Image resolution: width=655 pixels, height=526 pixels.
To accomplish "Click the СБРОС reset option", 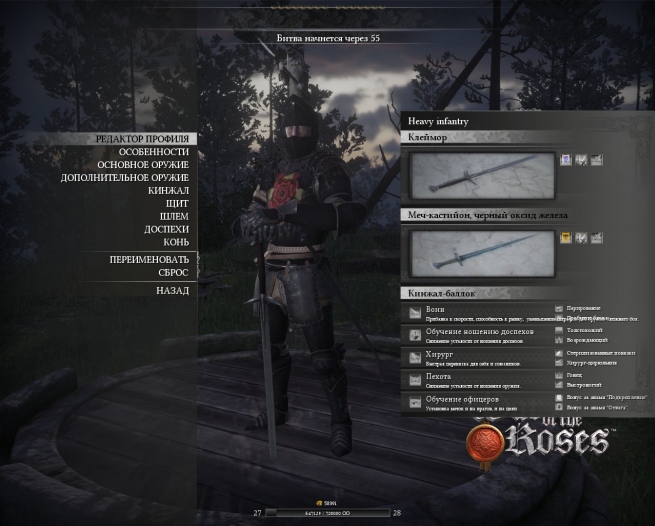I will [x=172, y=272].
